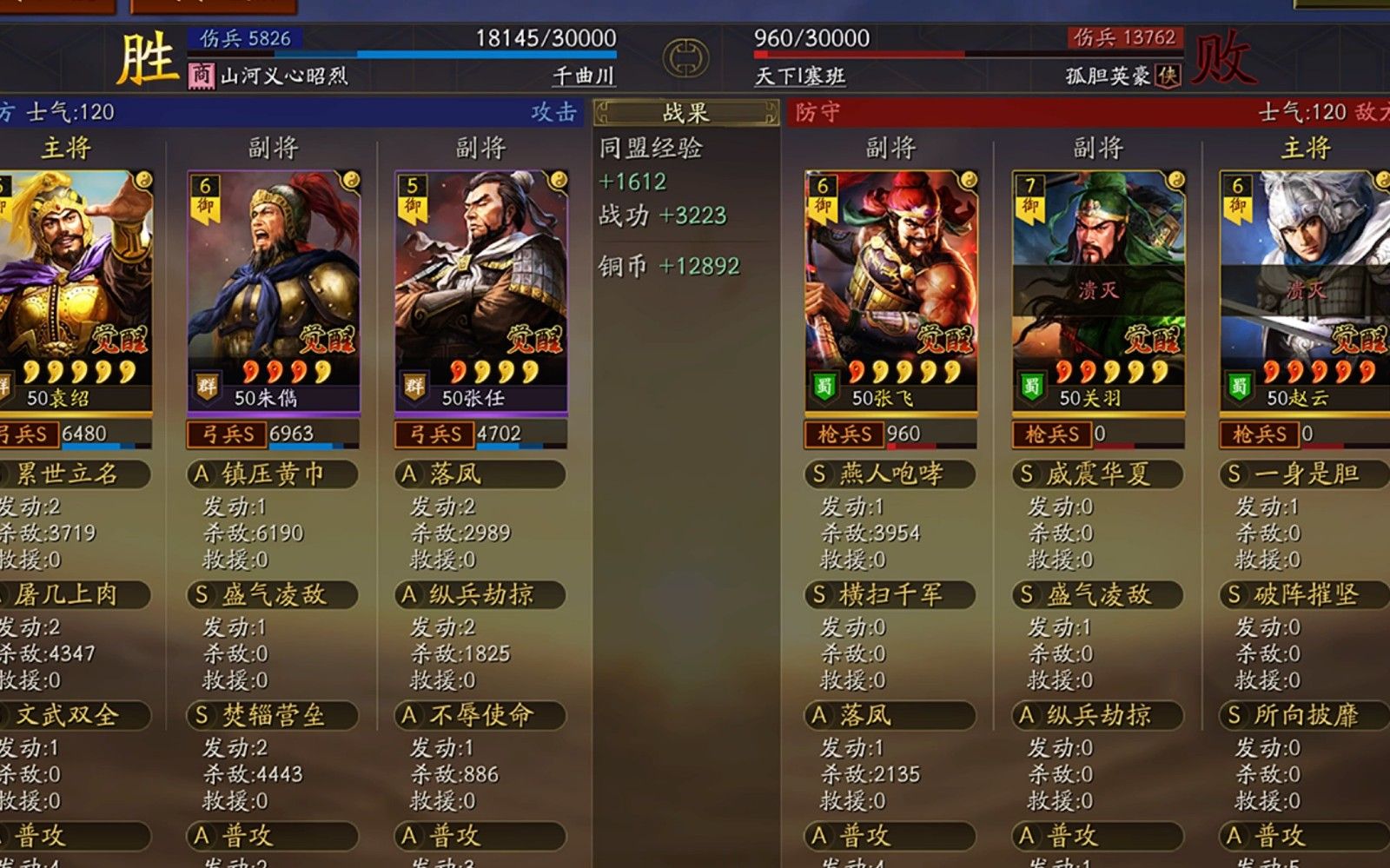Open the 战果 results panel header
1390x868 pixels.
pos(685,111)
